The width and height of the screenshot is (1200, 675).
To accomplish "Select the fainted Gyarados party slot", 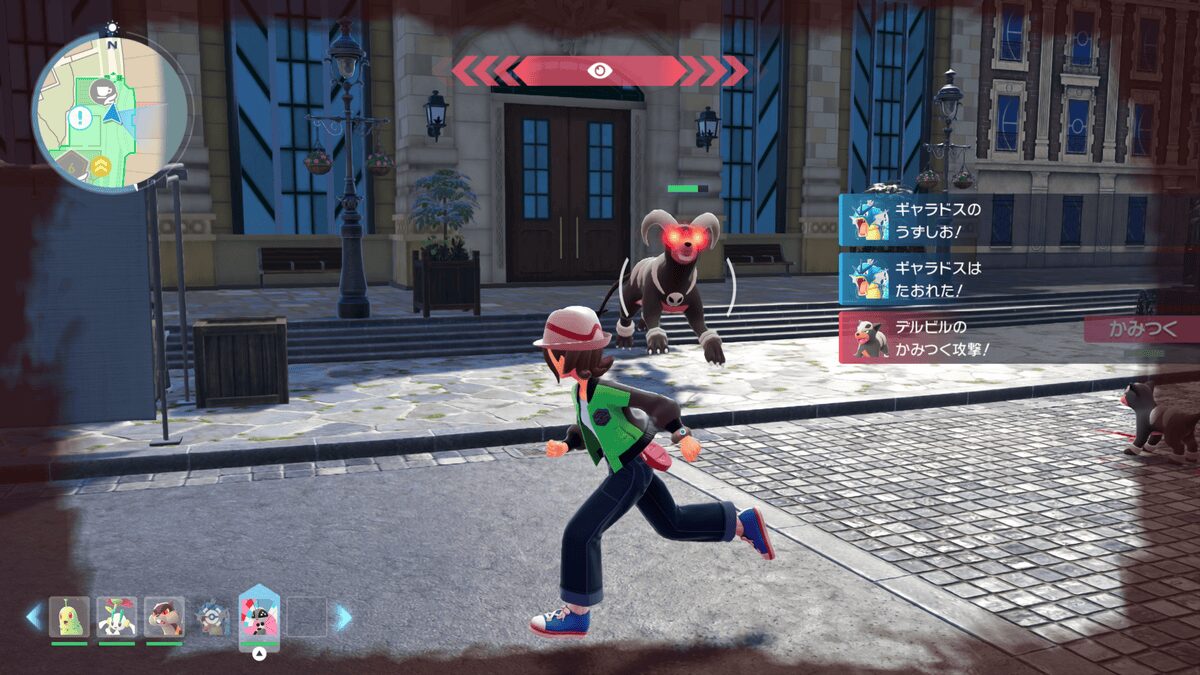I will click(212, 617).
